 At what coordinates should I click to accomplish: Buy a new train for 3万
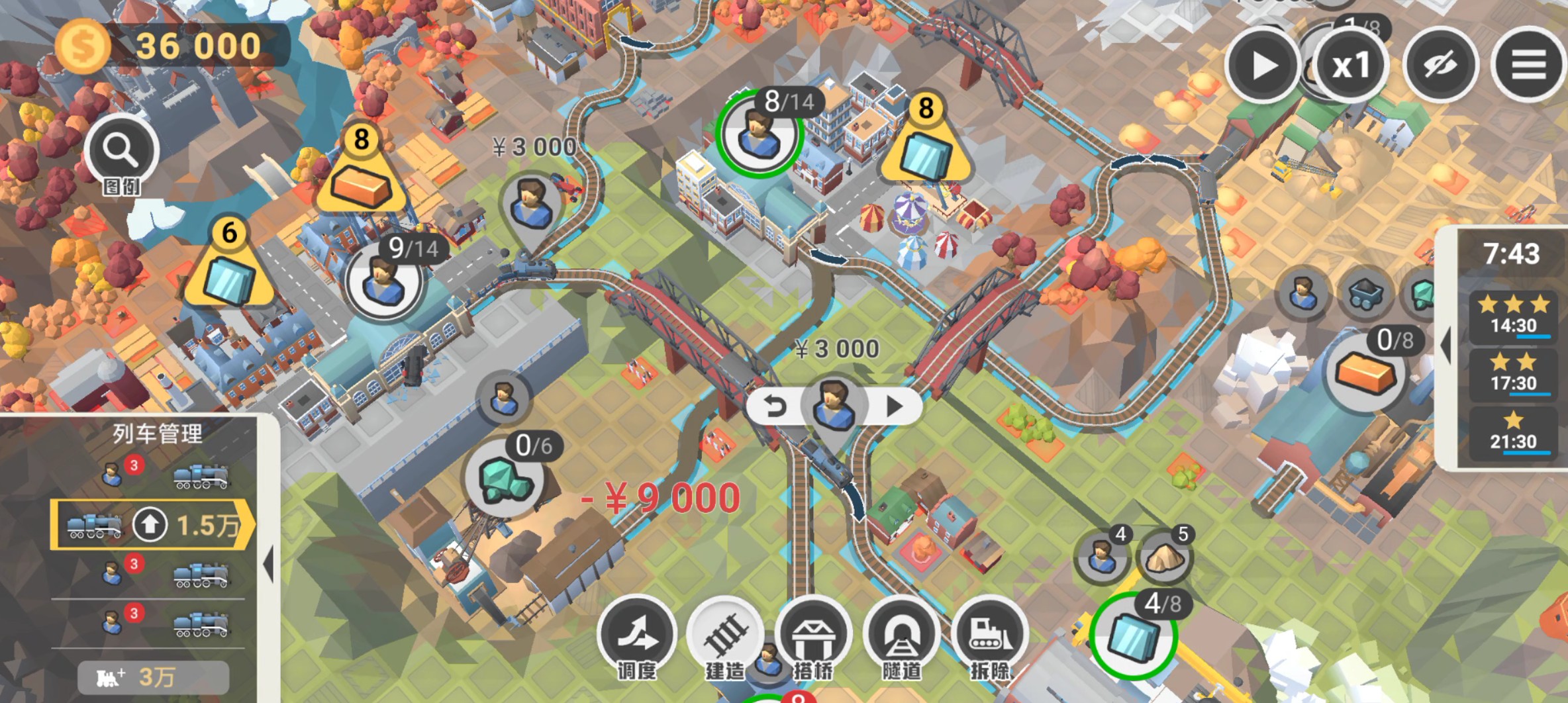click(x=154, y=677)
